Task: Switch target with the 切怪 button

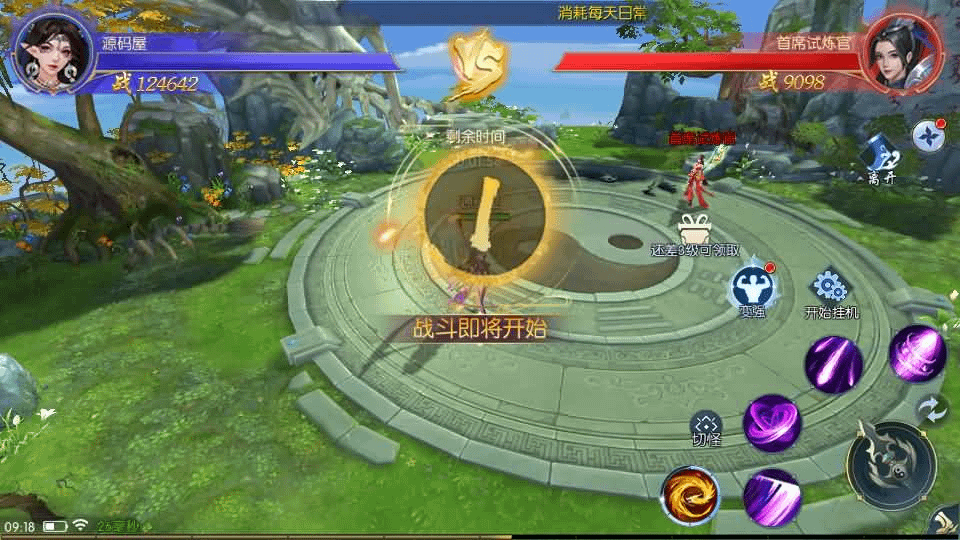Action: click(x=706, y=428)
